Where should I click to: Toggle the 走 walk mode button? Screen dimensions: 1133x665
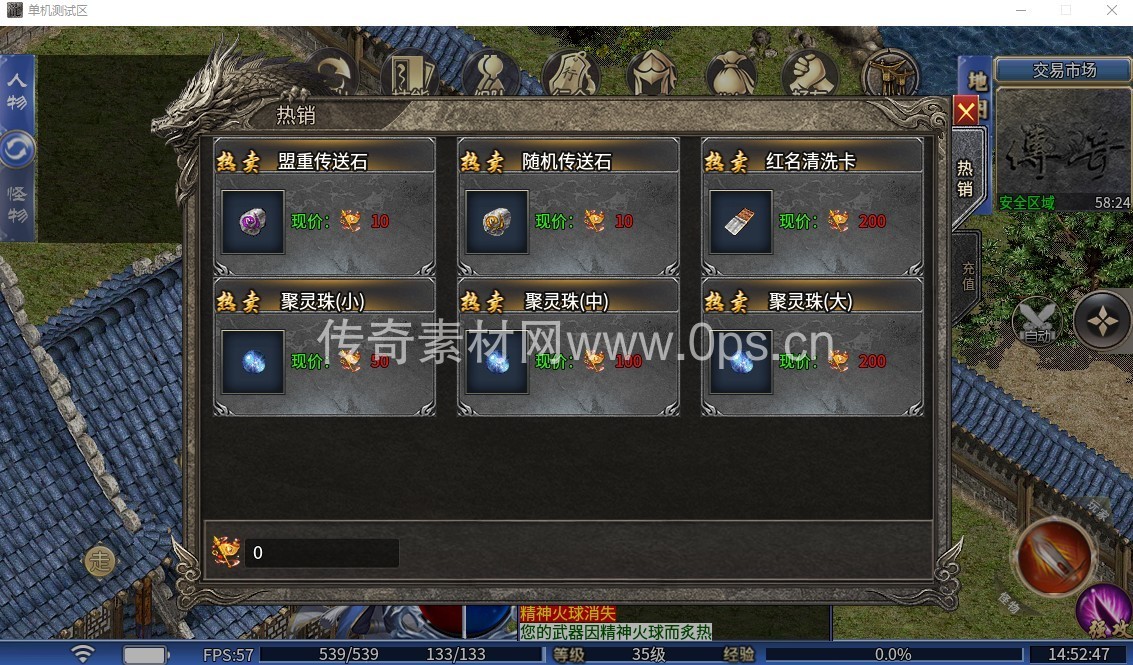pyautogui.click(x=98, y=561)
